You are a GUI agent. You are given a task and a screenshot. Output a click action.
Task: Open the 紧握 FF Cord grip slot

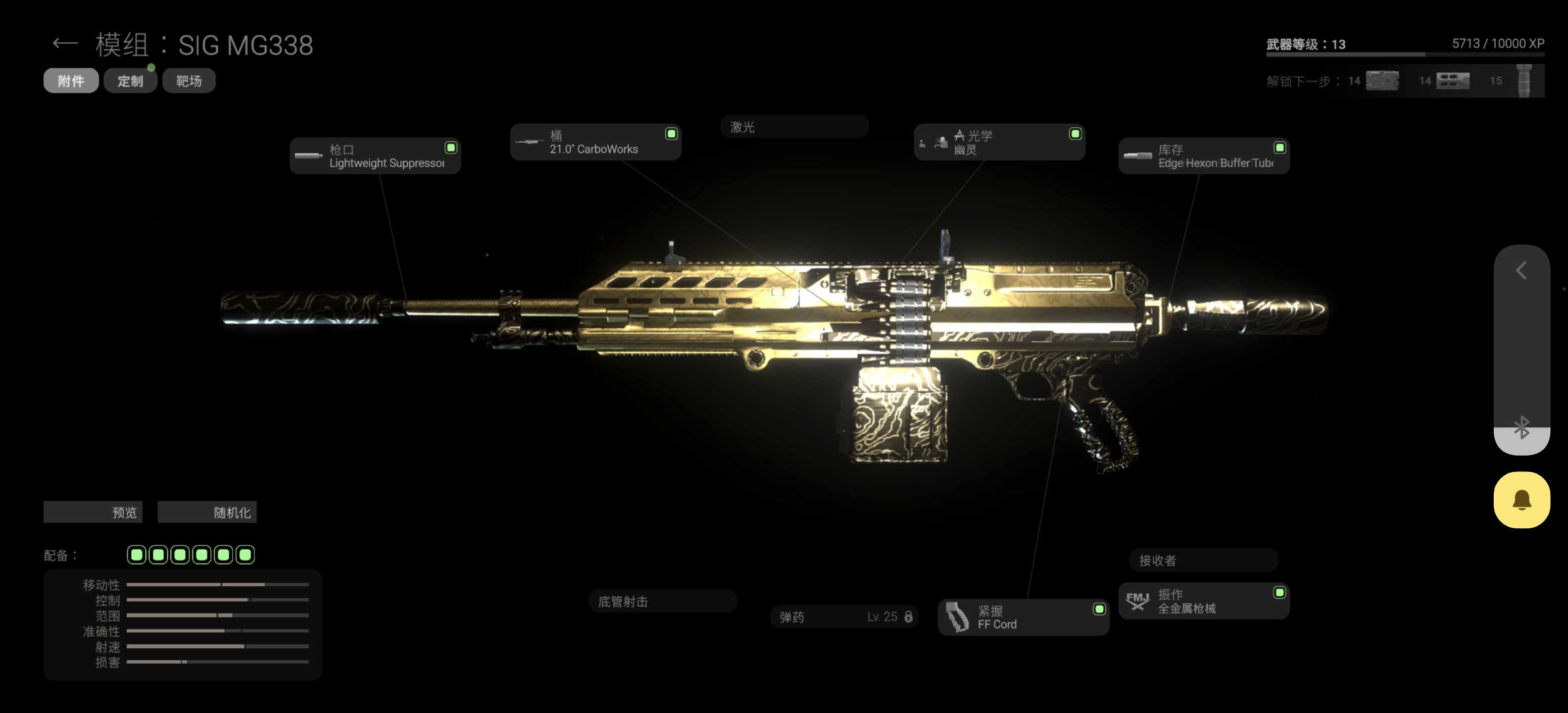1023,617
